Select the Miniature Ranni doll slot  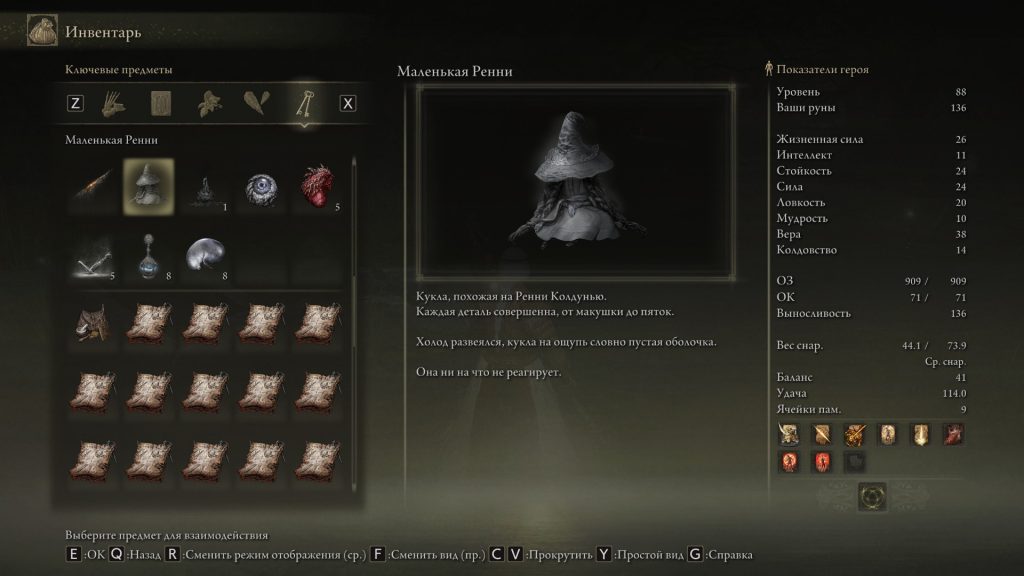148,186
